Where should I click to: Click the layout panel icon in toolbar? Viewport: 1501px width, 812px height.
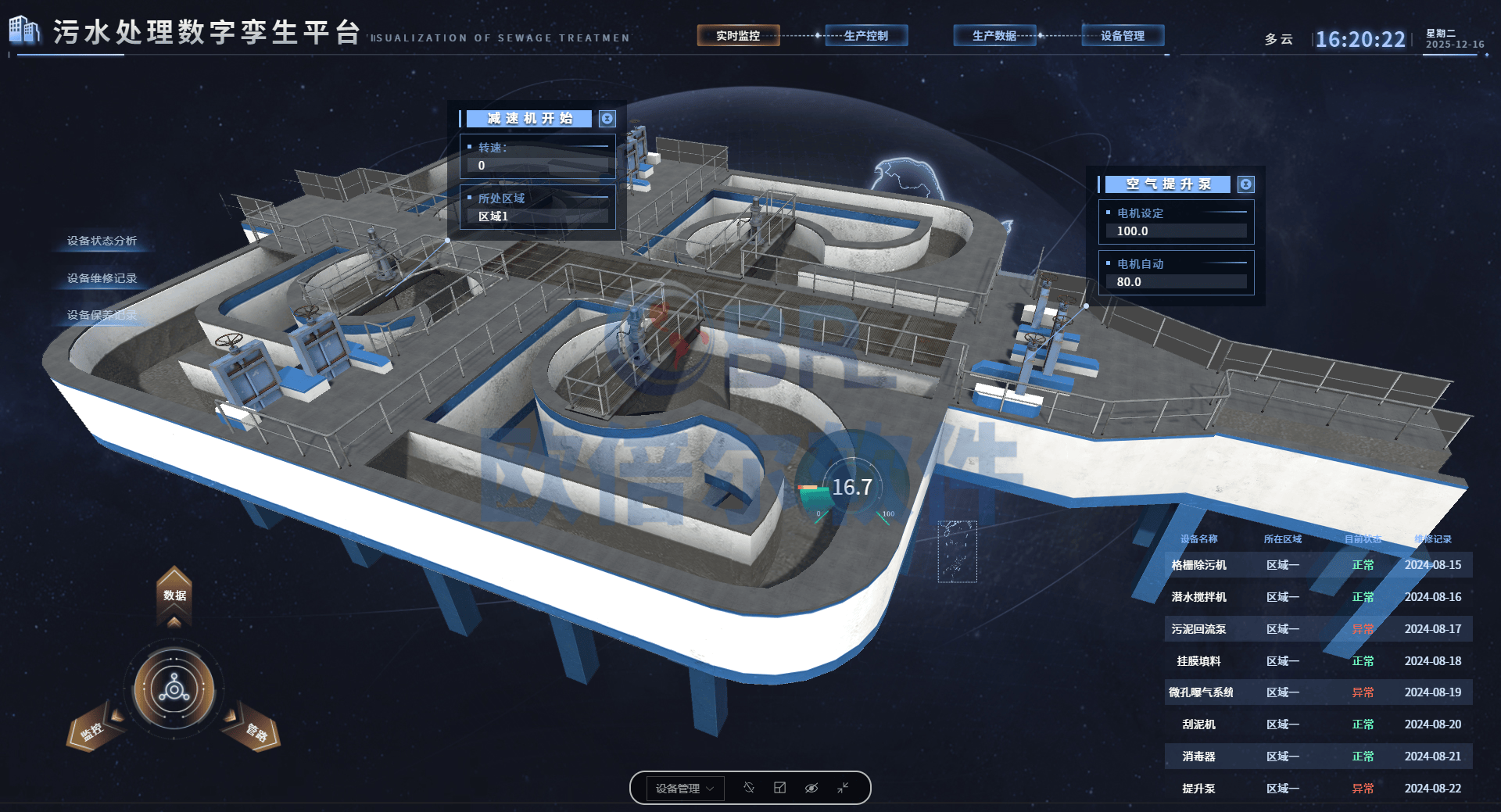click(x=779, y=788)
